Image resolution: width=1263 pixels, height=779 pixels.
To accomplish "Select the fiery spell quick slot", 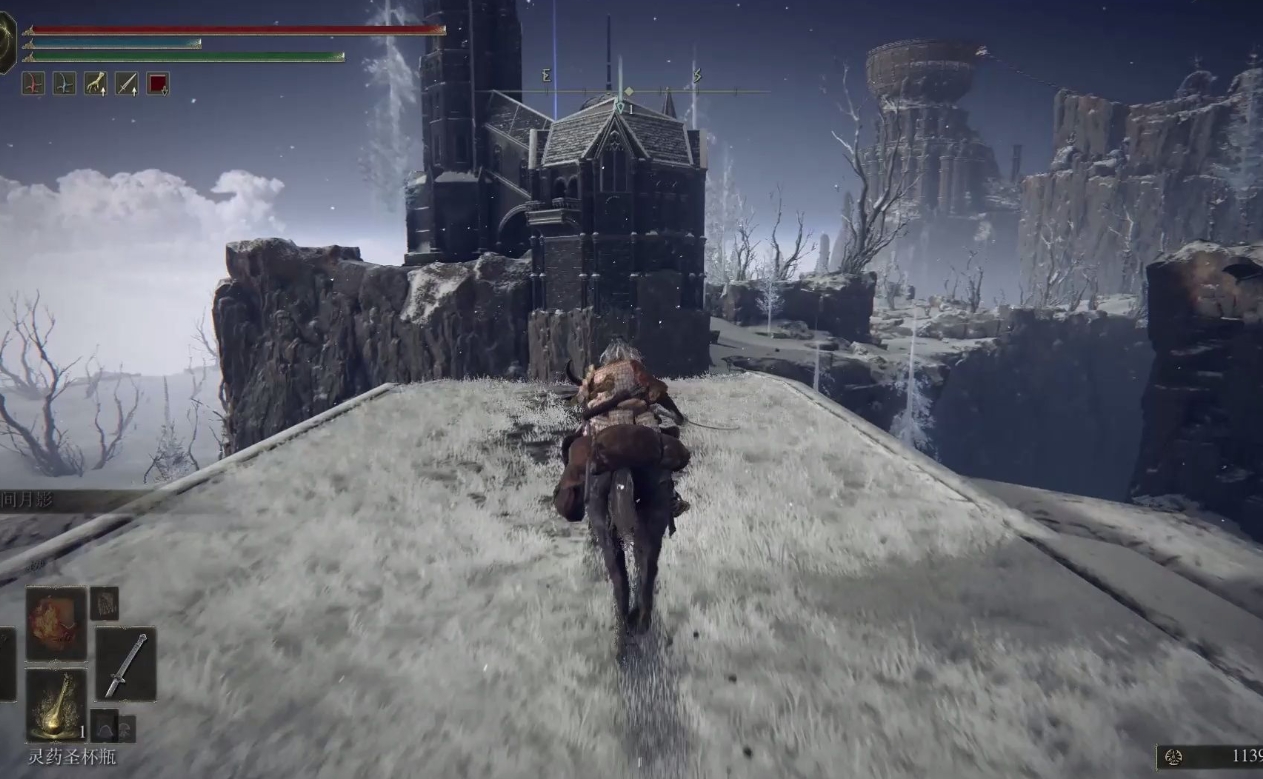I will click(56, 623).
